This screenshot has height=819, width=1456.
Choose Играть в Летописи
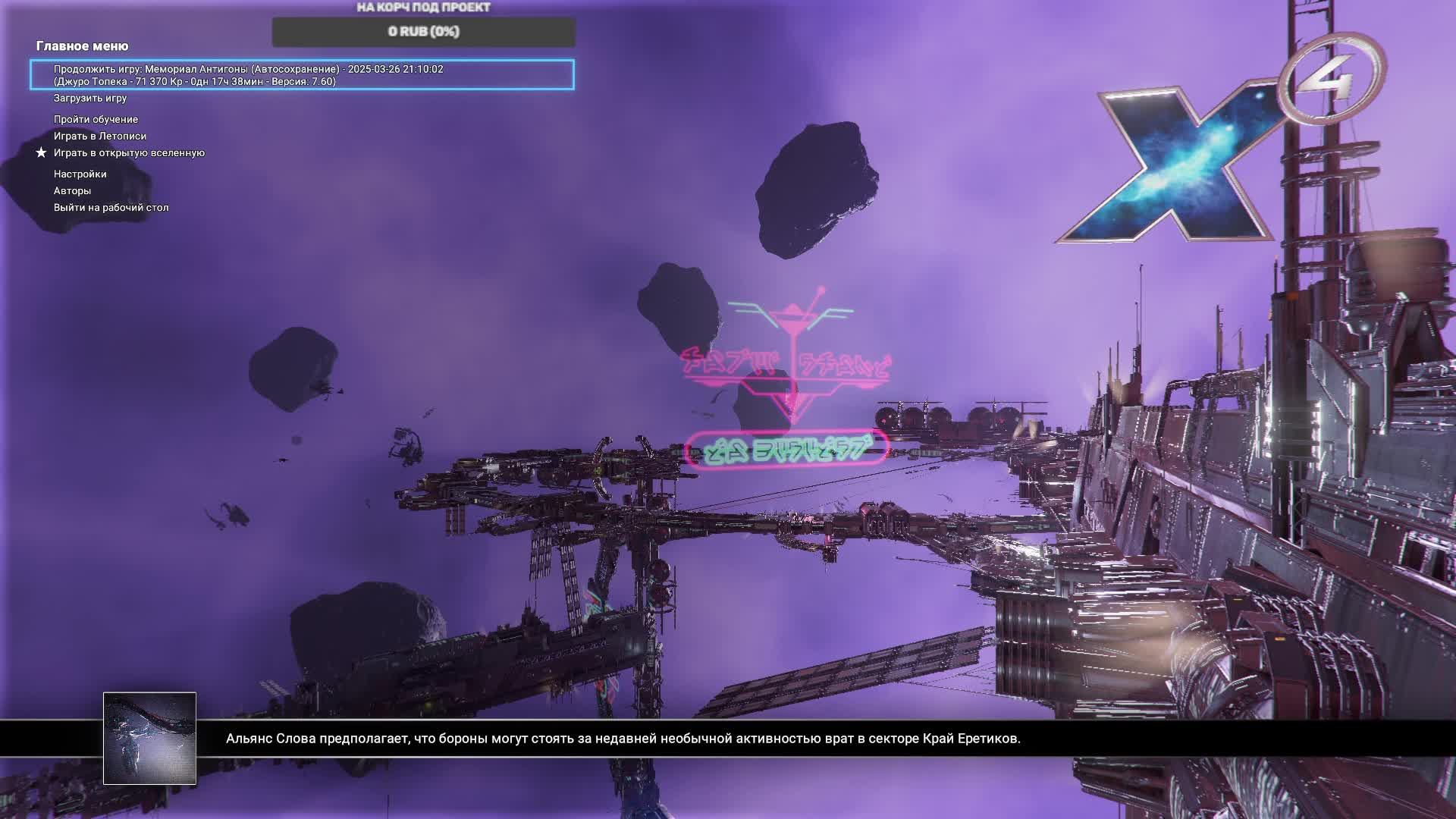(100, 136)
